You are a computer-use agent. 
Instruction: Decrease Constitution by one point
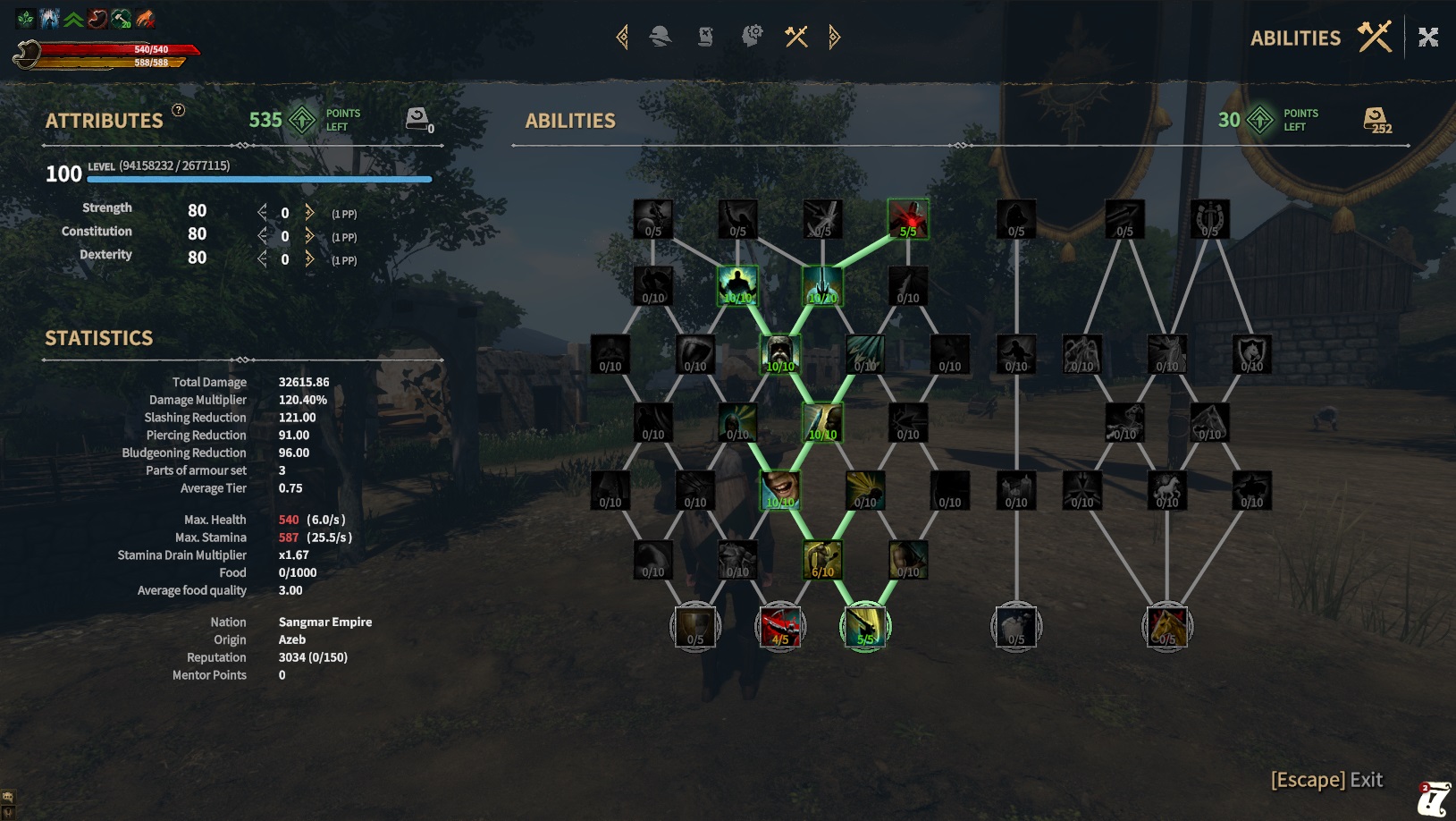(x=262, y=236)
